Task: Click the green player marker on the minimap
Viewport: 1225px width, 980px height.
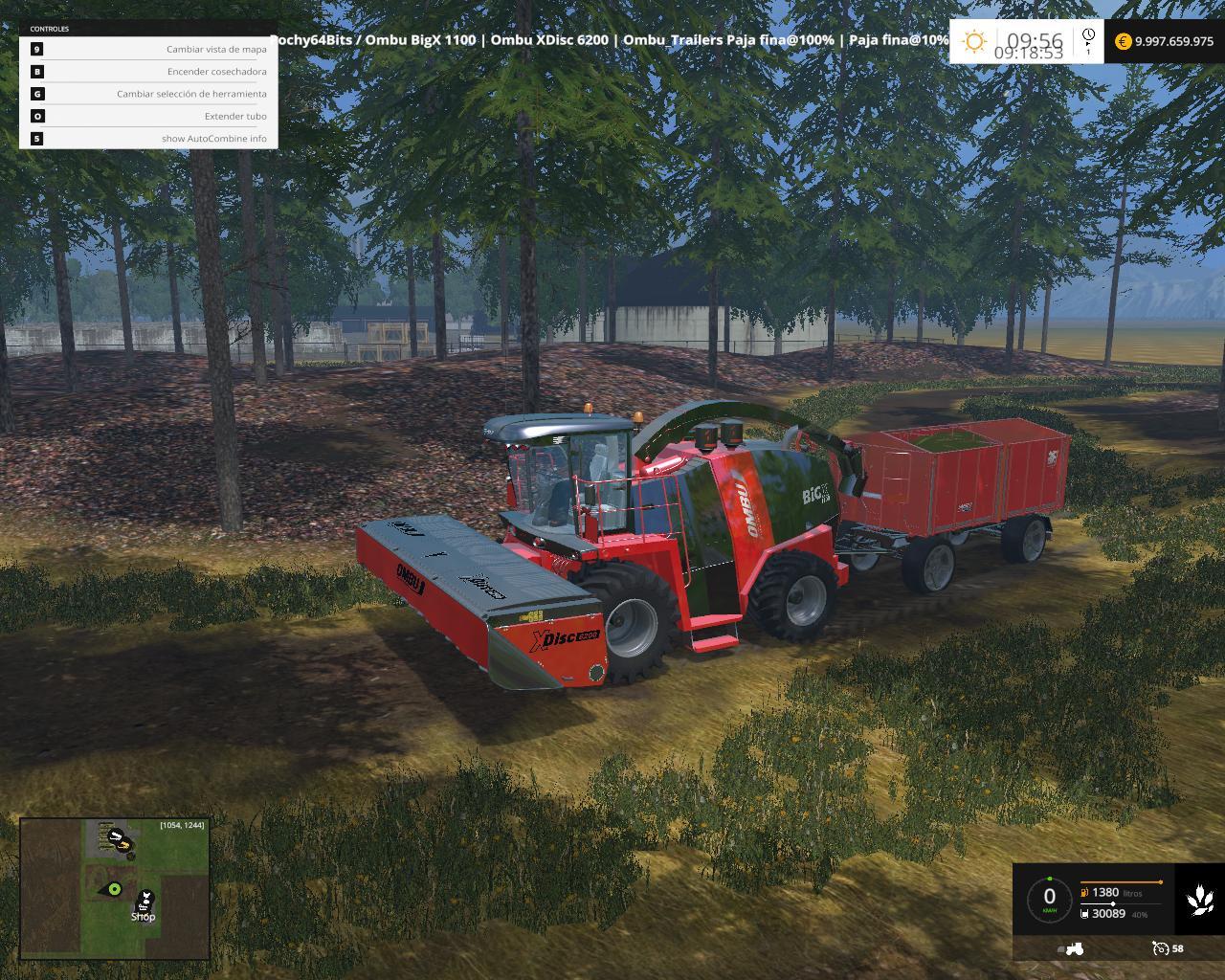Action: coord(115,889)
